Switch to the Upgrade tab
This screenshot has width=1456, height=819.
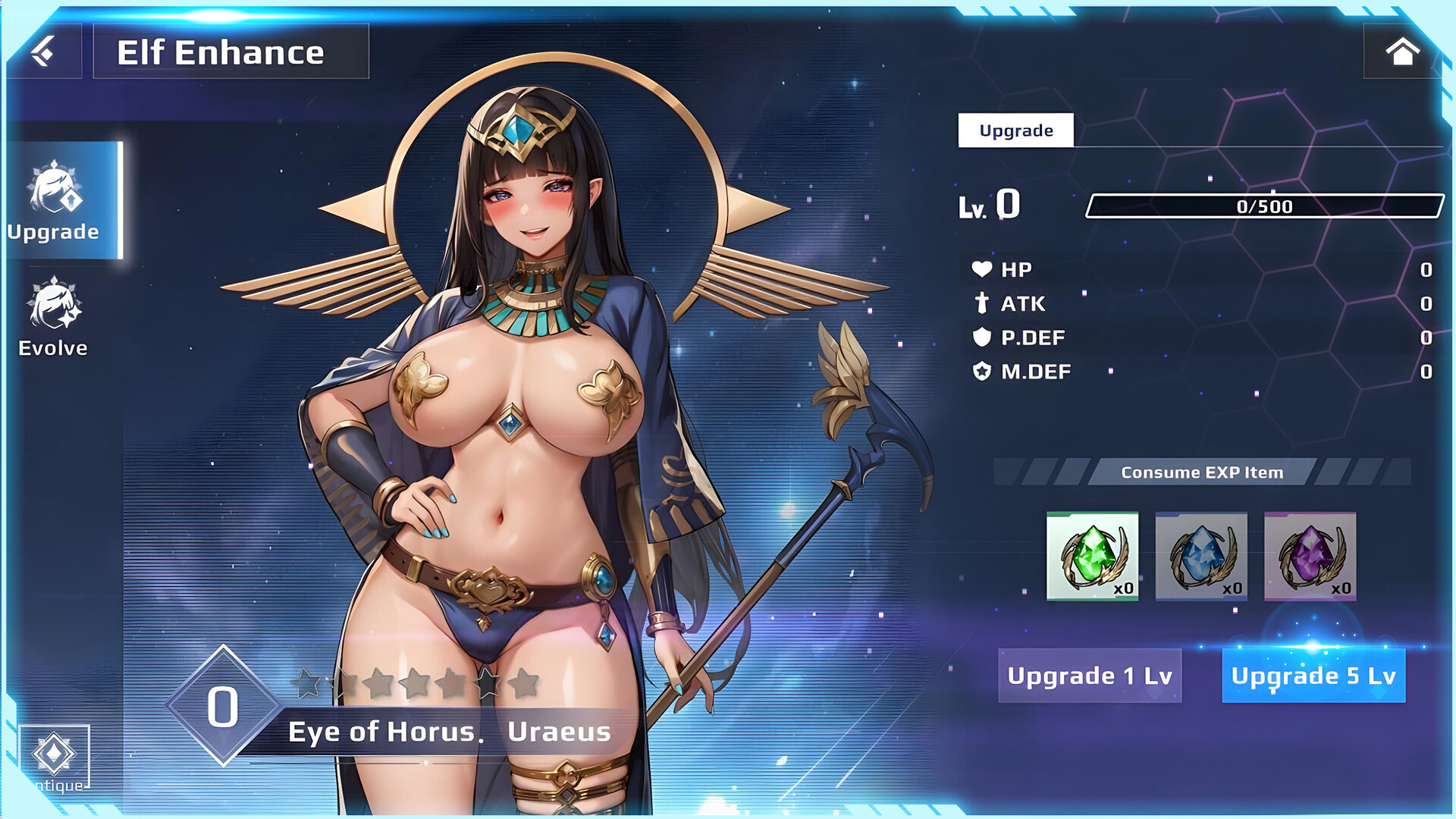pos(1015,130)
